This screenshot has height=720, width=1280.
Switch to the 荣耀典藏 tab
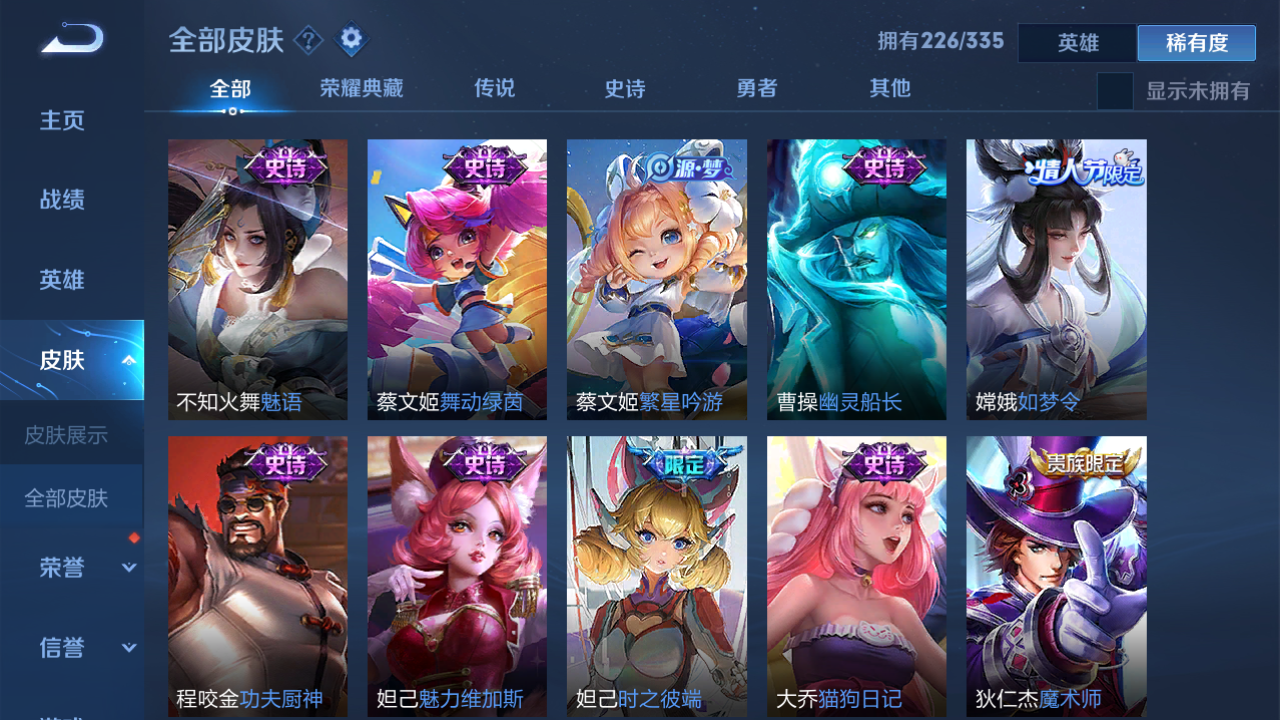(x=360, y=88)
